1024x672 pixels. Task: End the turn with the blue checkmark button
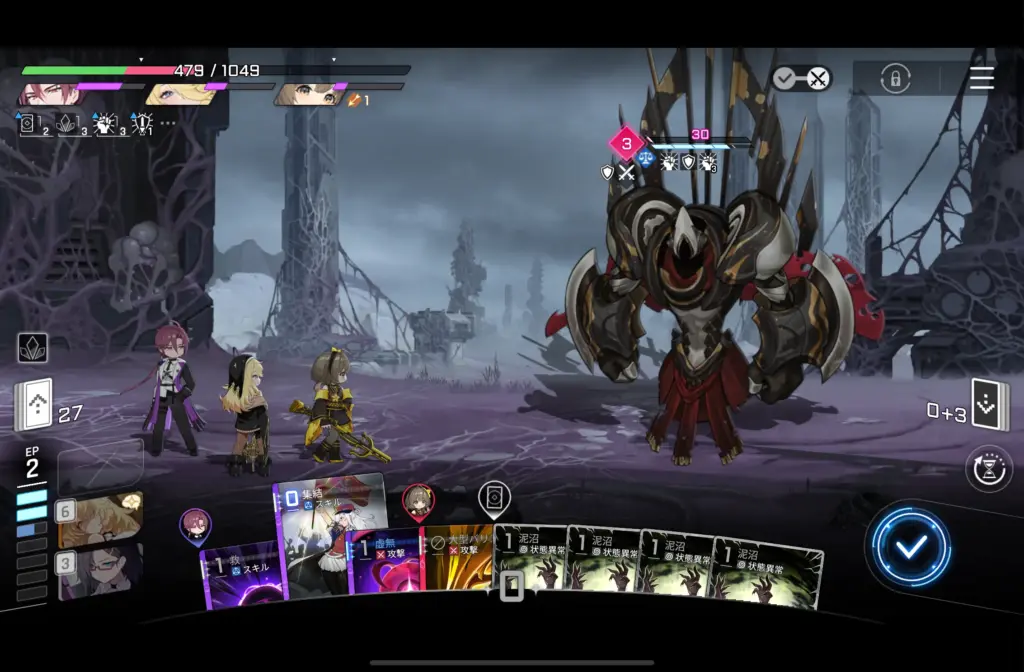click(x=910, y=546)
